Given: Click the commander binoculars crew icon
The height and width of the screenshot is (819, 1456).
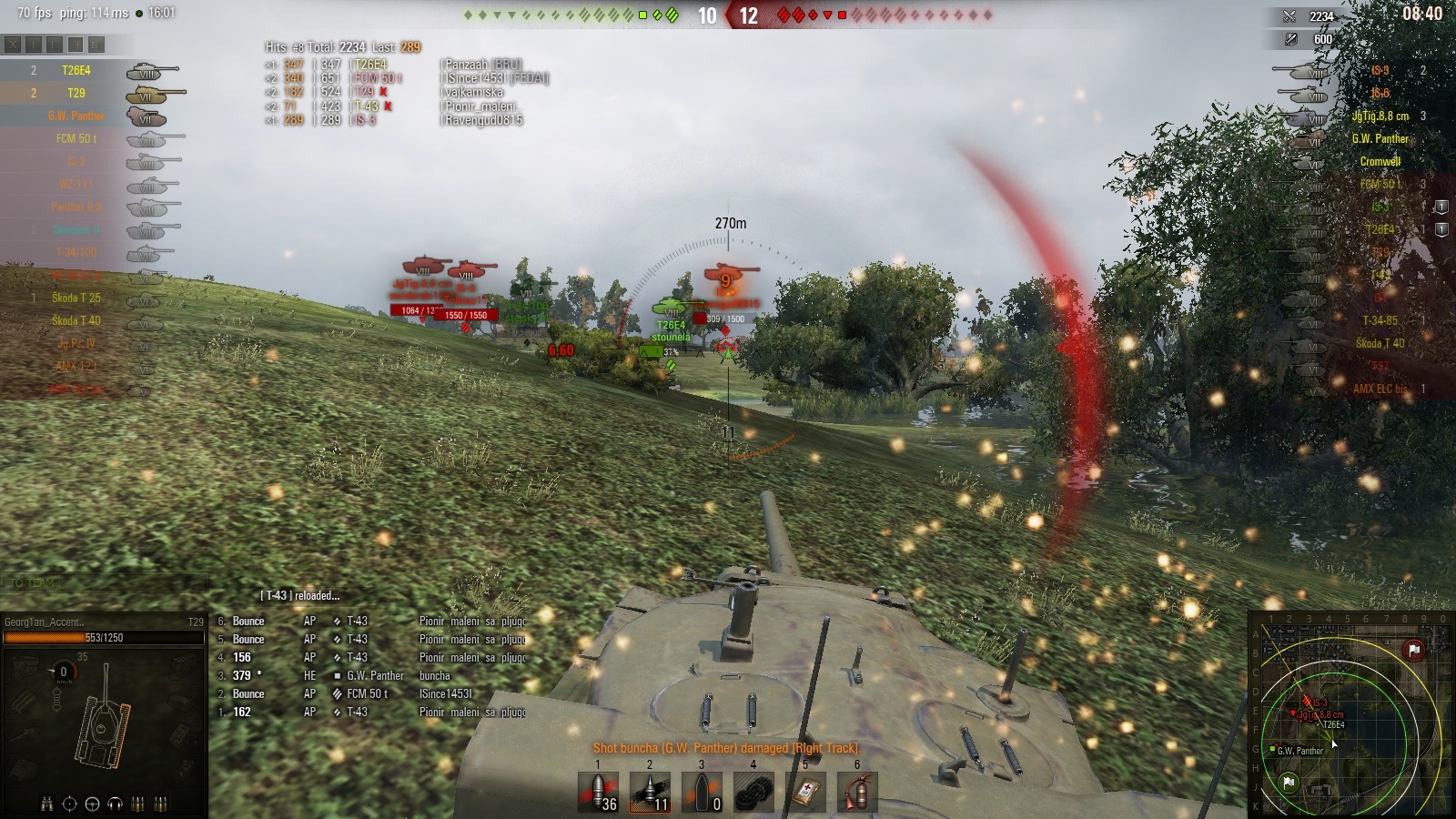Looking at the screenshot, I should pos(46,804).
